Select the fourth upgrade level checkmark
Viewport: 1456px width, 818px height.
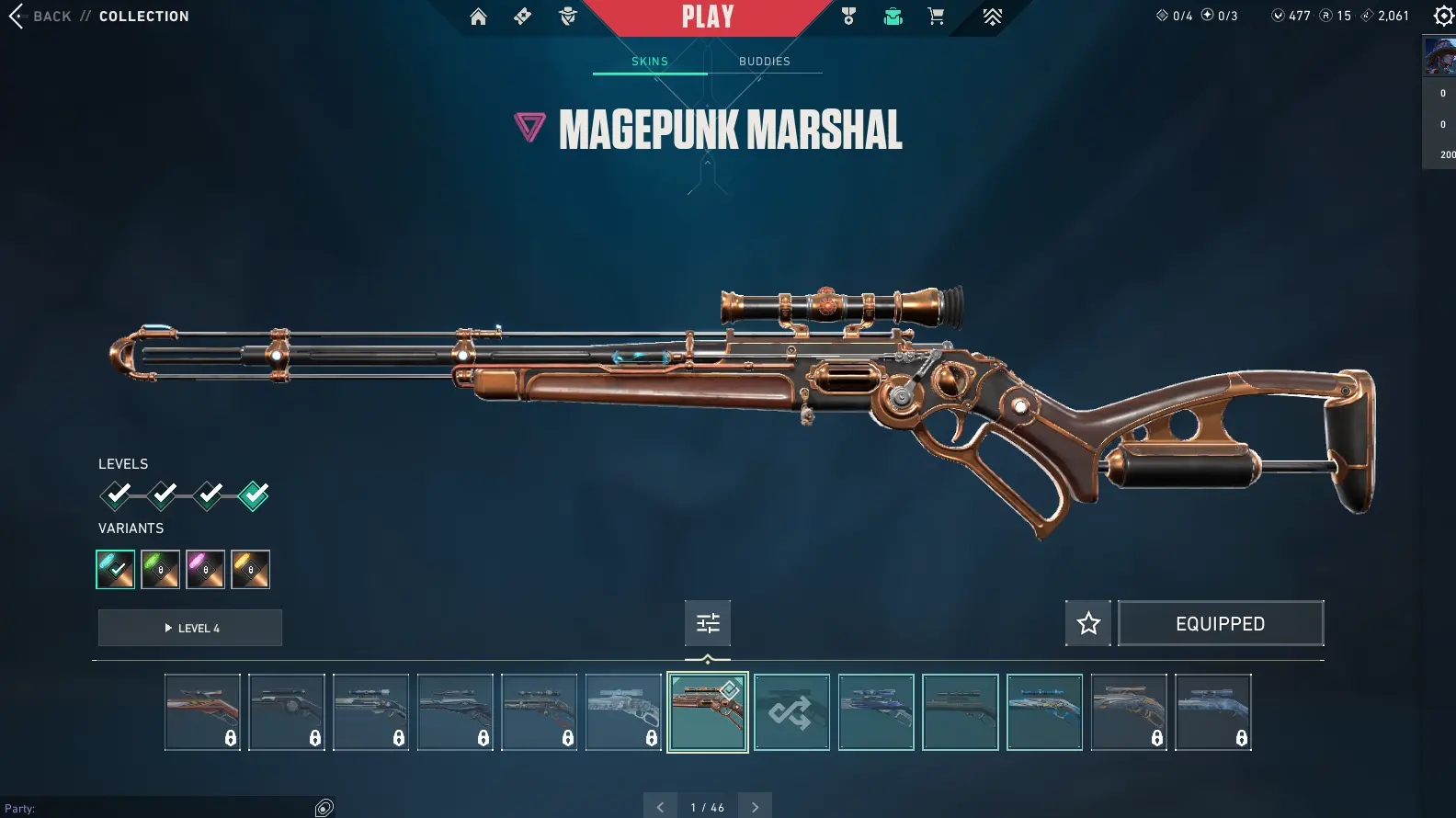[254, 495]
